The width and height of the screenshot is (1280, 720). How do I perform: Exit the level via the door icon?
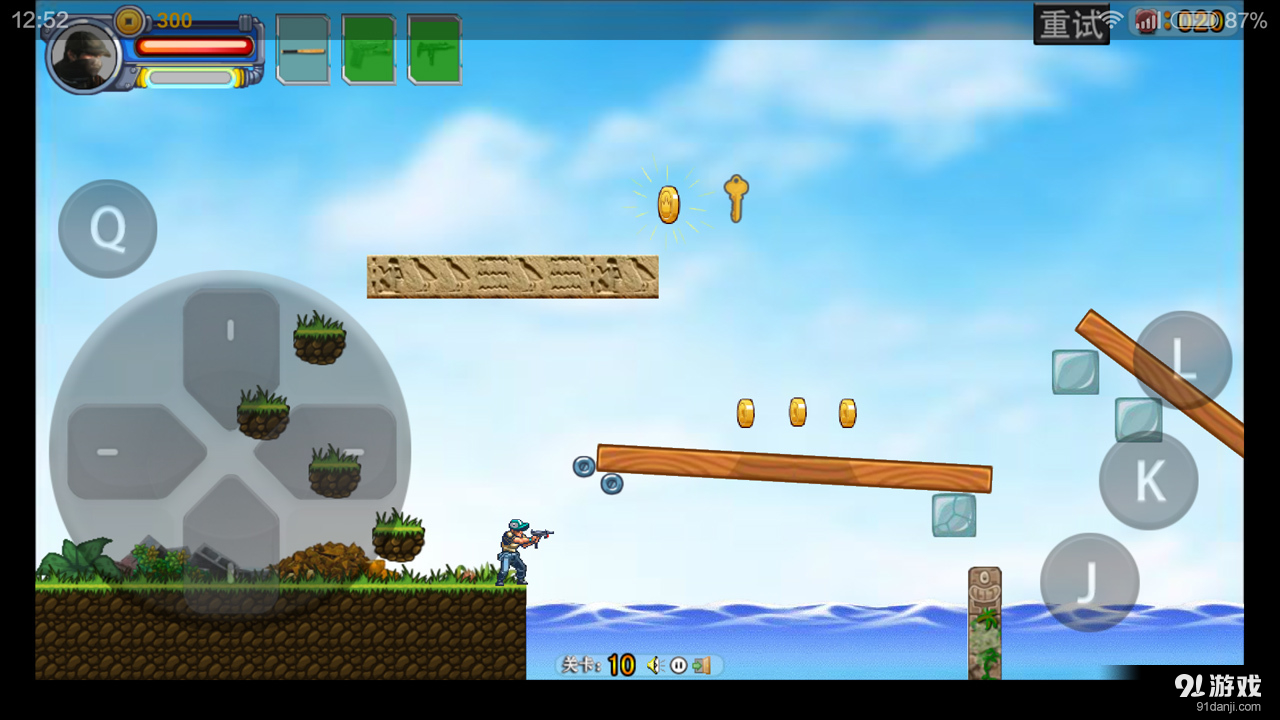(x=702, y=665)
